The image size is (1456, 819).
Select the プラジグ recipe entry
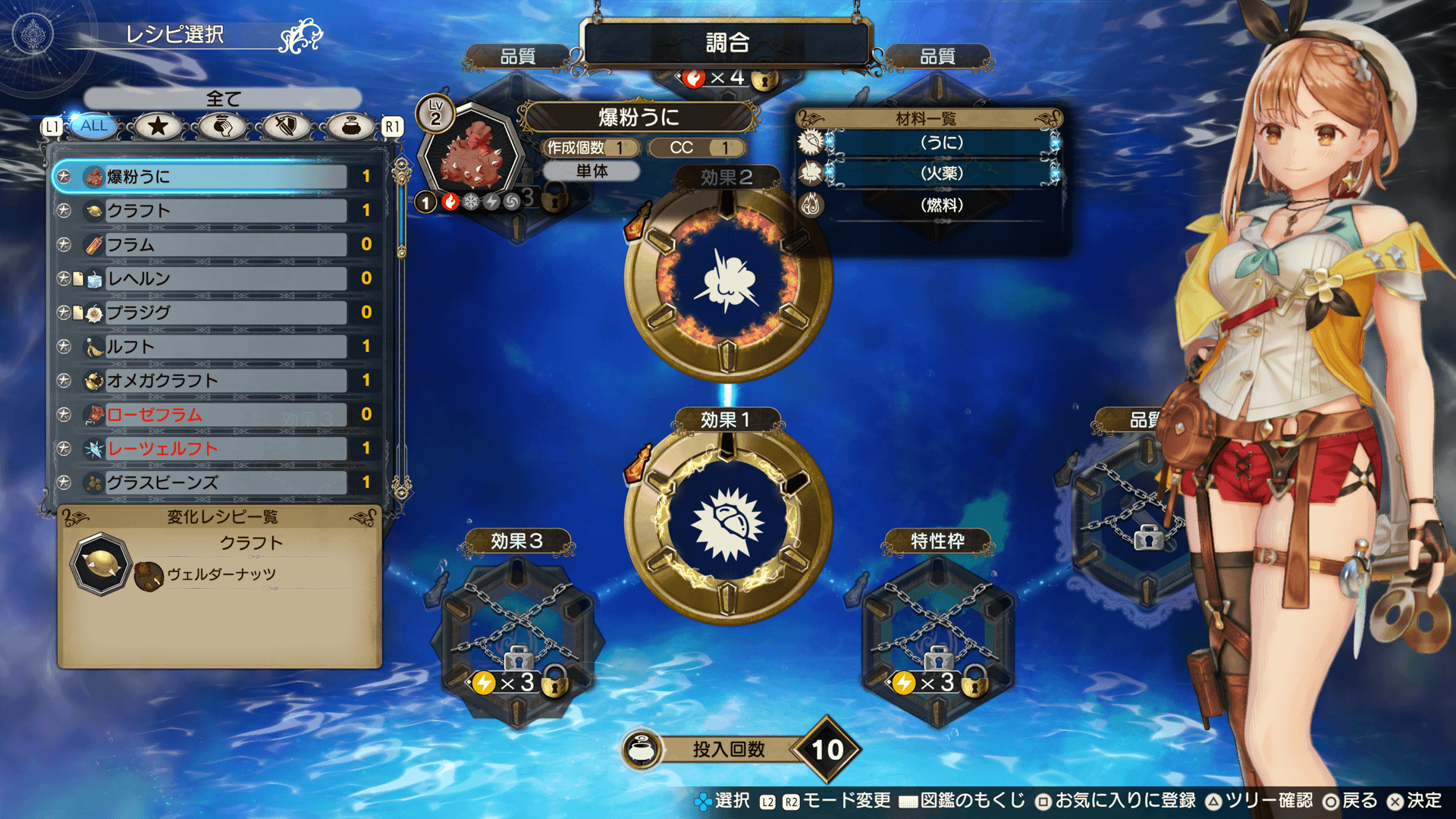click(x=220, y=312)
